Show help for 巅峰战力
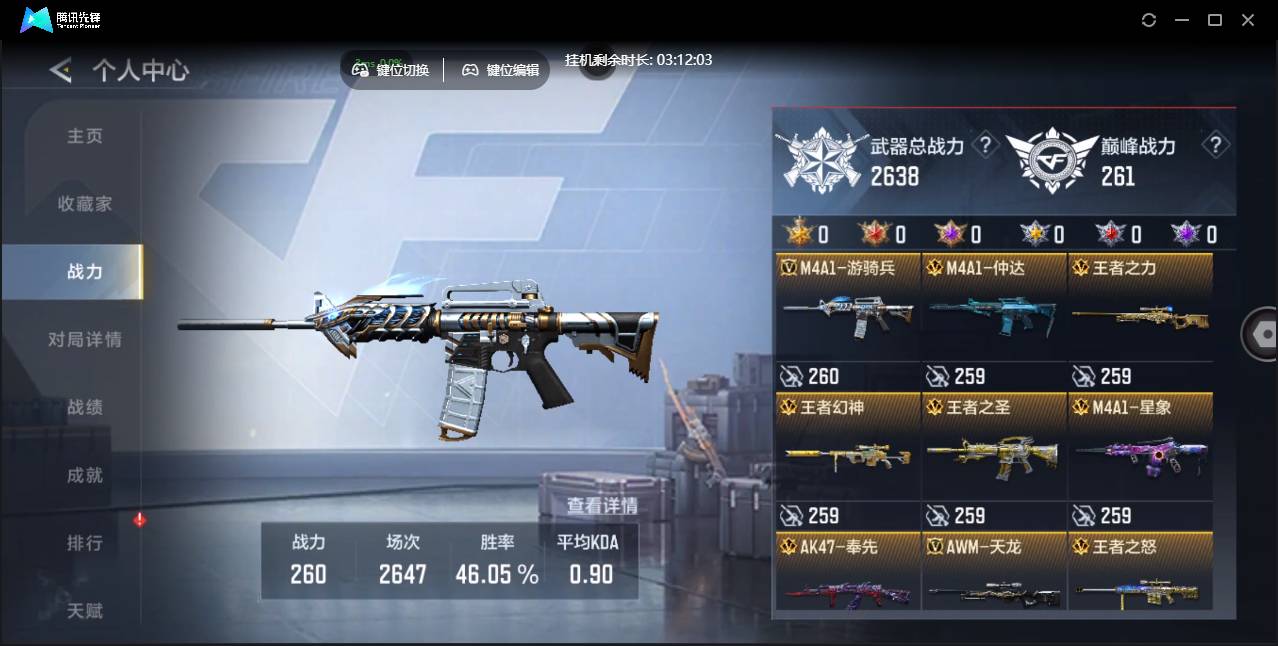 [1215, 146]
